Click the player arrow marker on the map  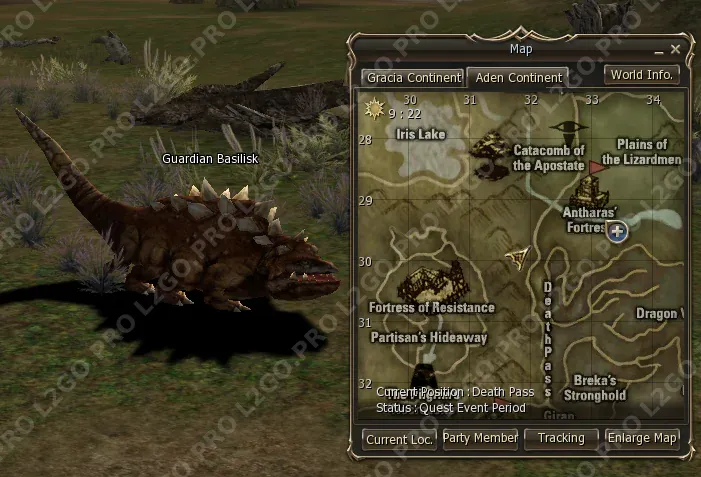(x=518, y=258)
